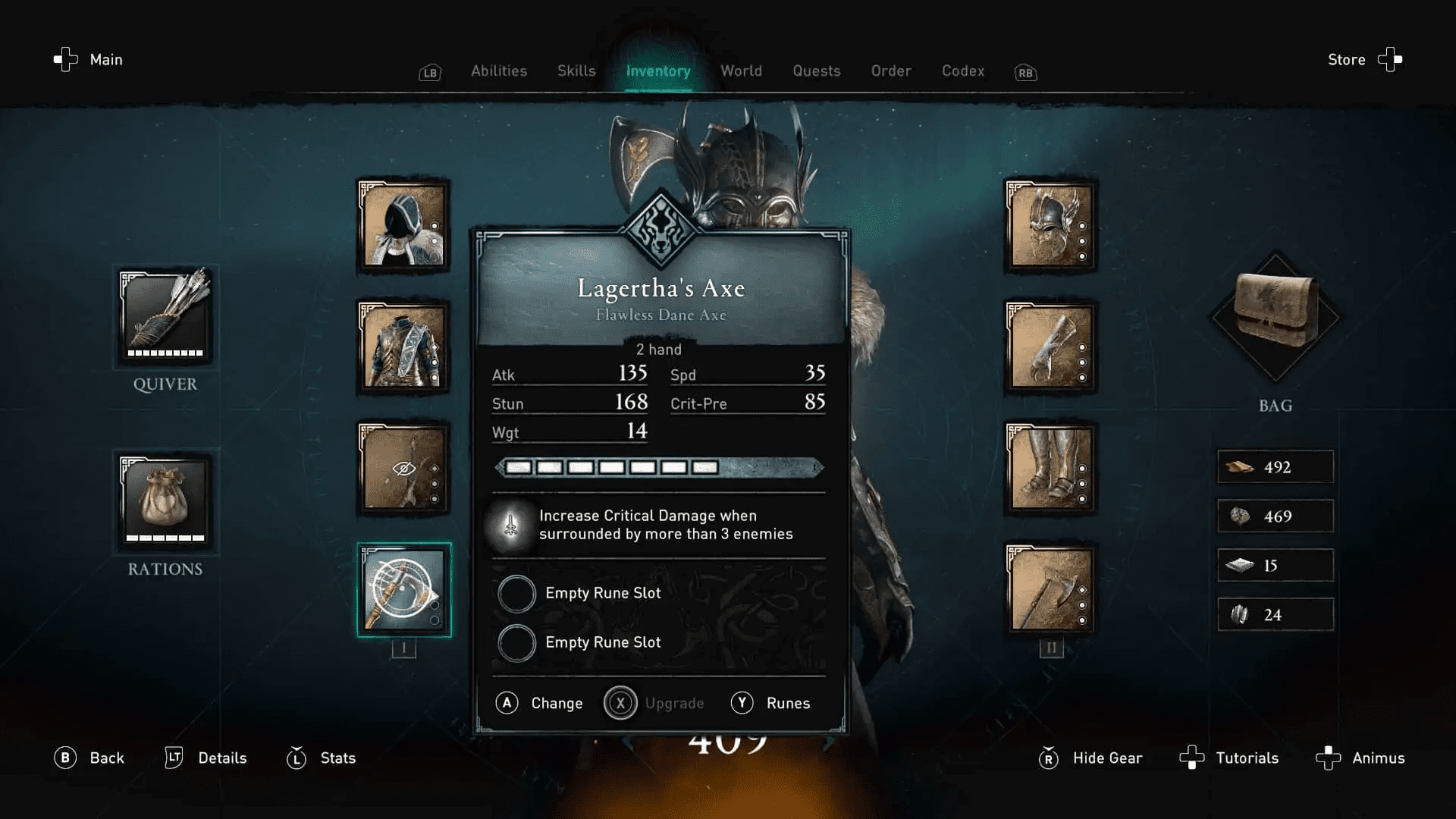Open the Quiver panel

point(165,318)
